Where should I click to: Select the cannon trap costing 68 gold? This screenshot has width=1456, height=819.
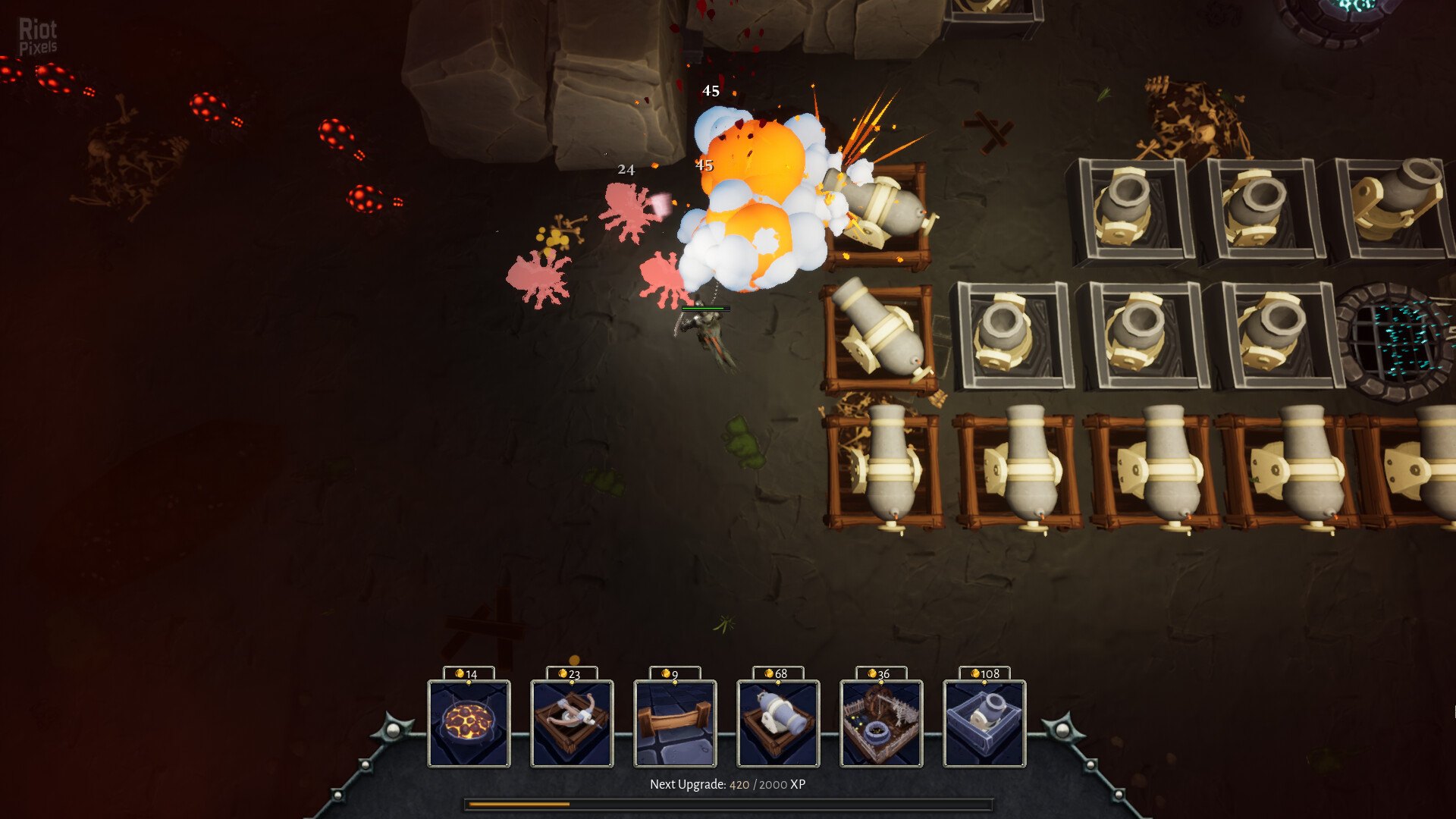(778, 723)
